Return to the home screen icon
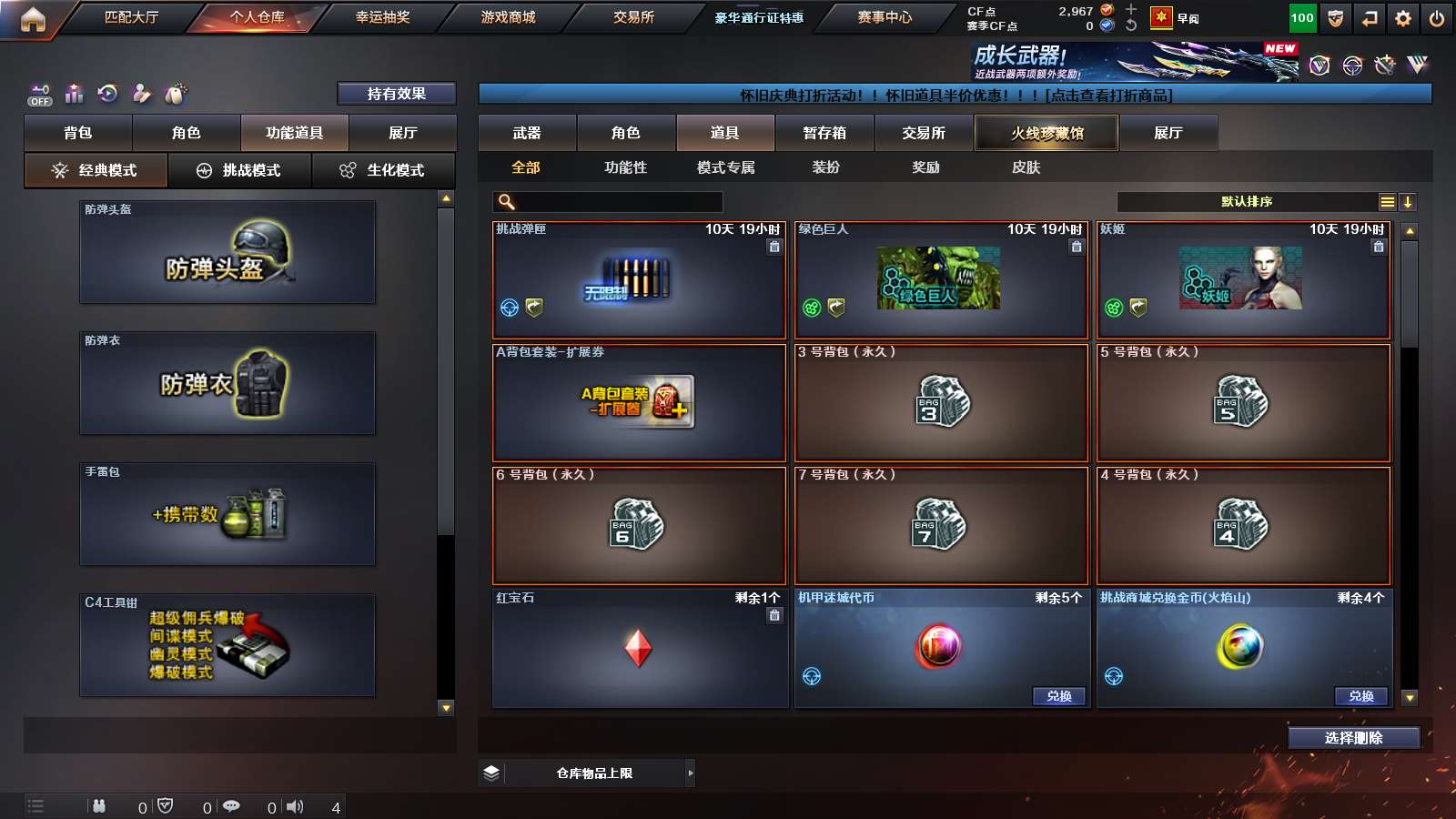Screen dimensions: 1456x819 (33, 19)
